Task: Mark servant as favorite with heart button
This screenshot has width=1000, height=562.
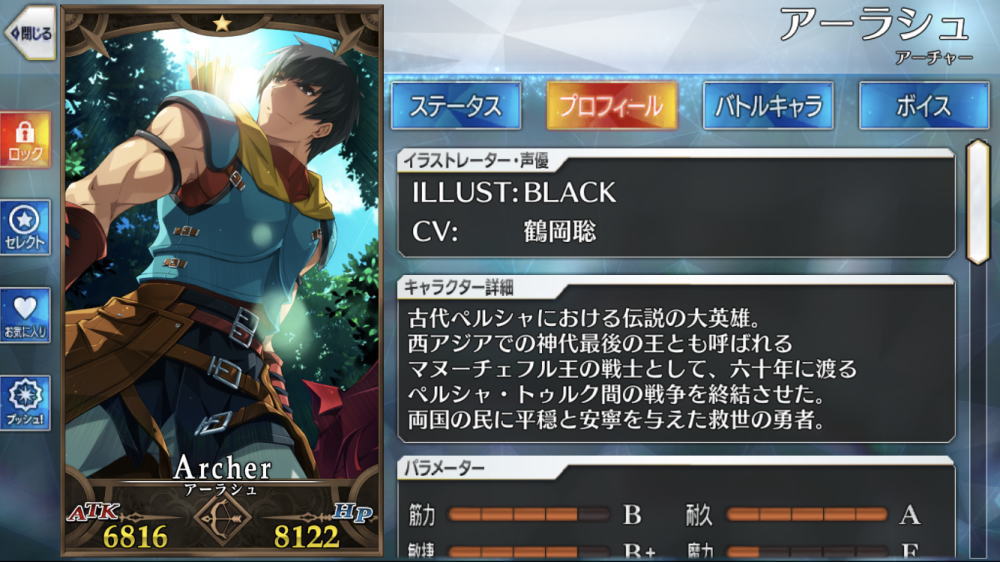Action: tap(25, 315)
